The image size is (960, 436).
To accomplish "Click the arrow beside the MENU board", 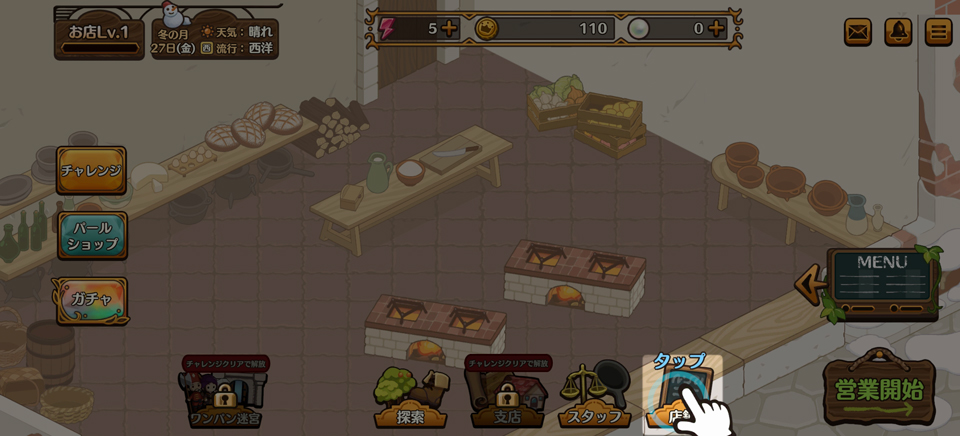I will [x=809, y=284].
